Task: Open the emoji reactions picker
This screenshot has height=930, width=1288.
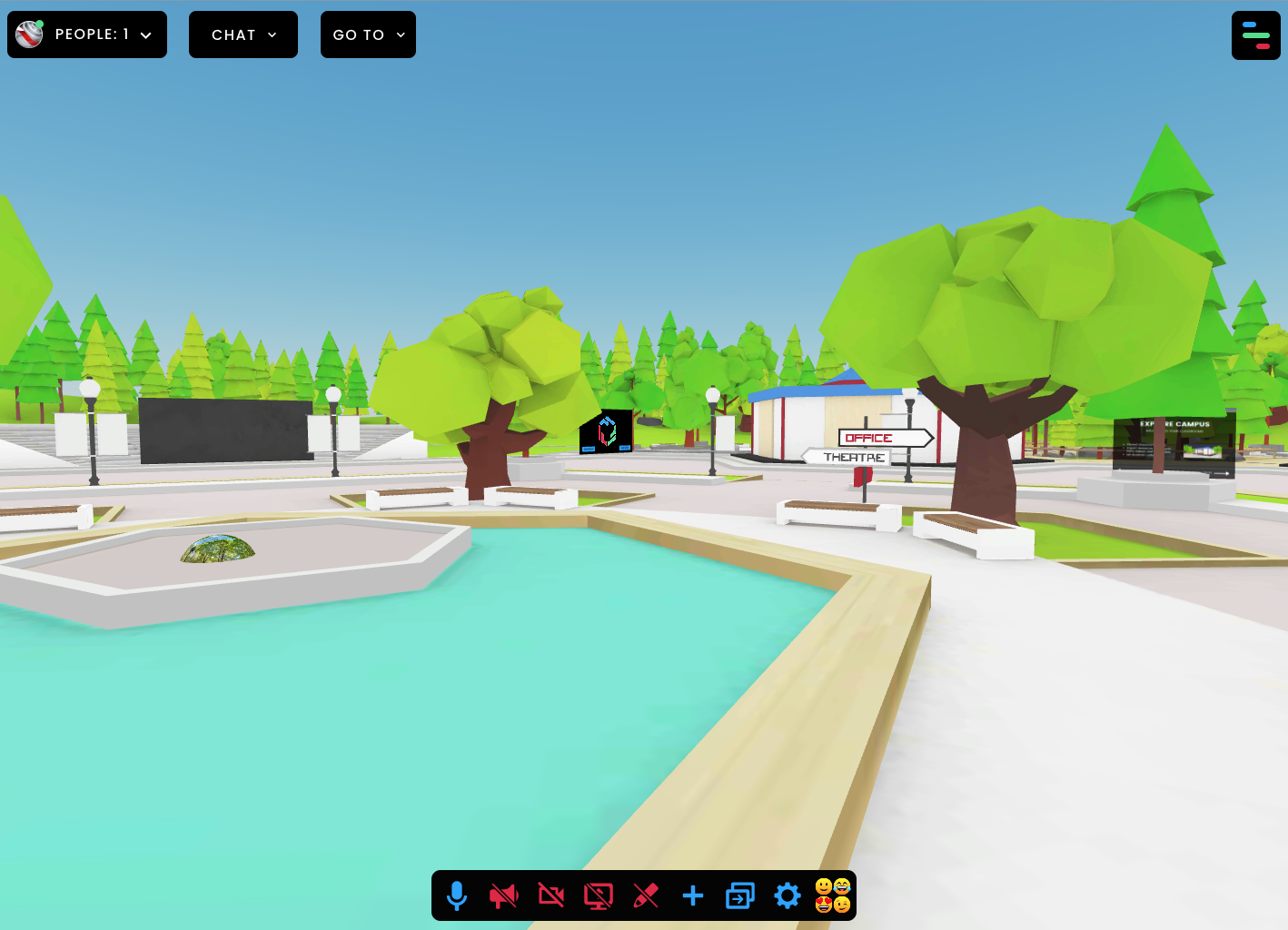Action: (833, 895)
